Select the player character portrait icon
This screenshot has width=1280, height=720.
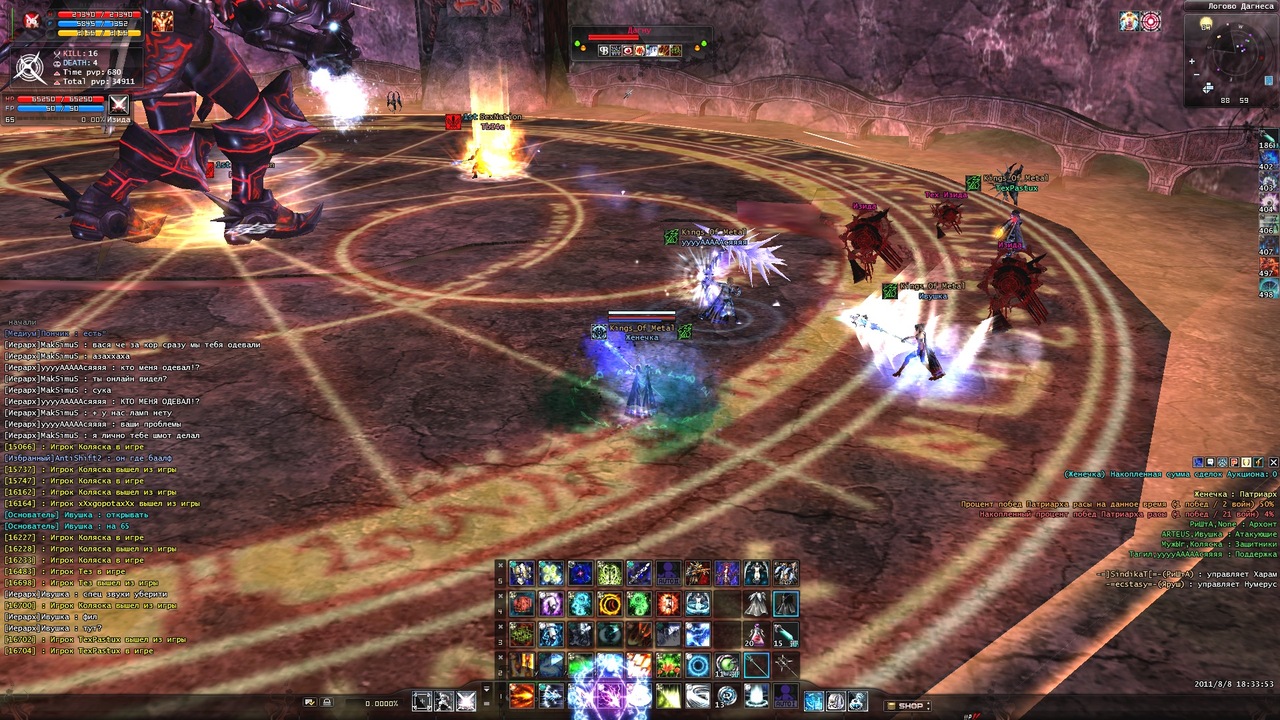pyautogui.click(x=31, y=20)
